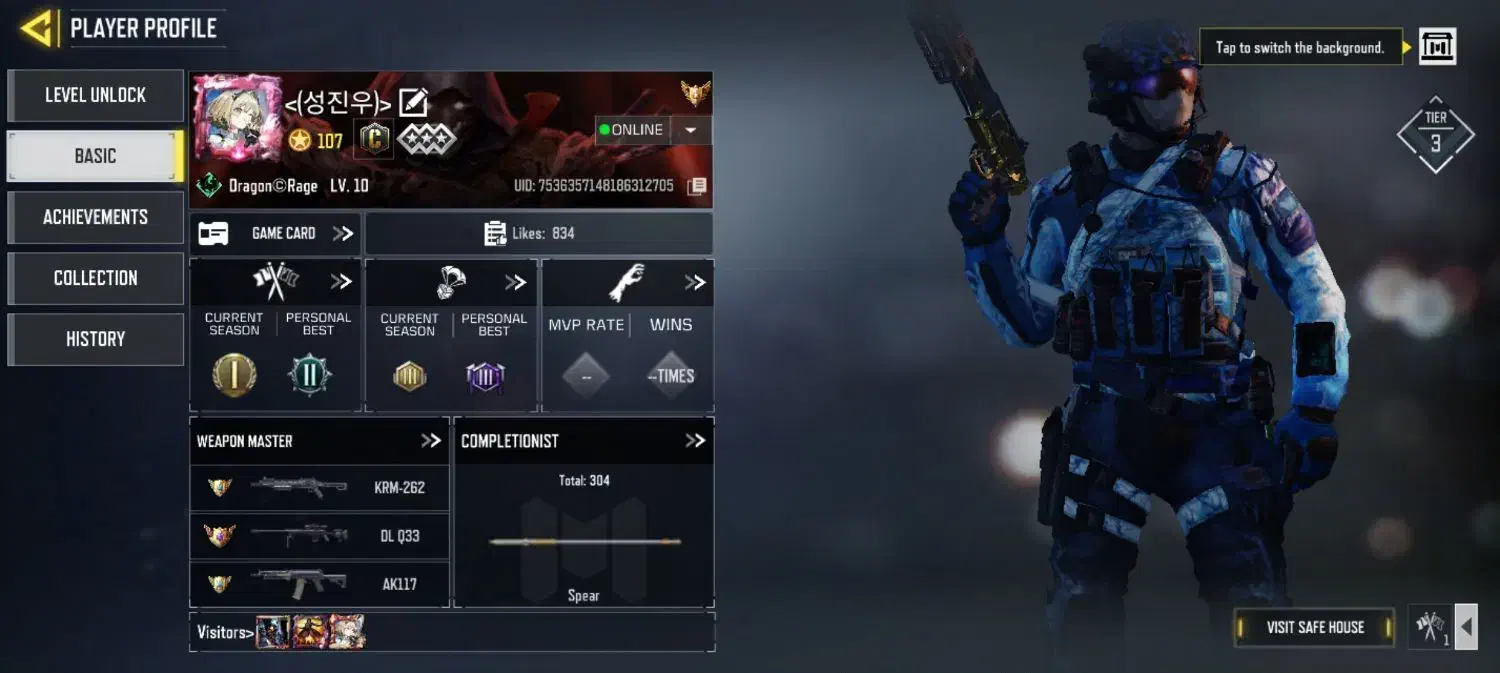The height and width of the screenshot is (673, 1500).
Task: Expand the MVP Rate and Wins stats
Action: pos(695,283)
